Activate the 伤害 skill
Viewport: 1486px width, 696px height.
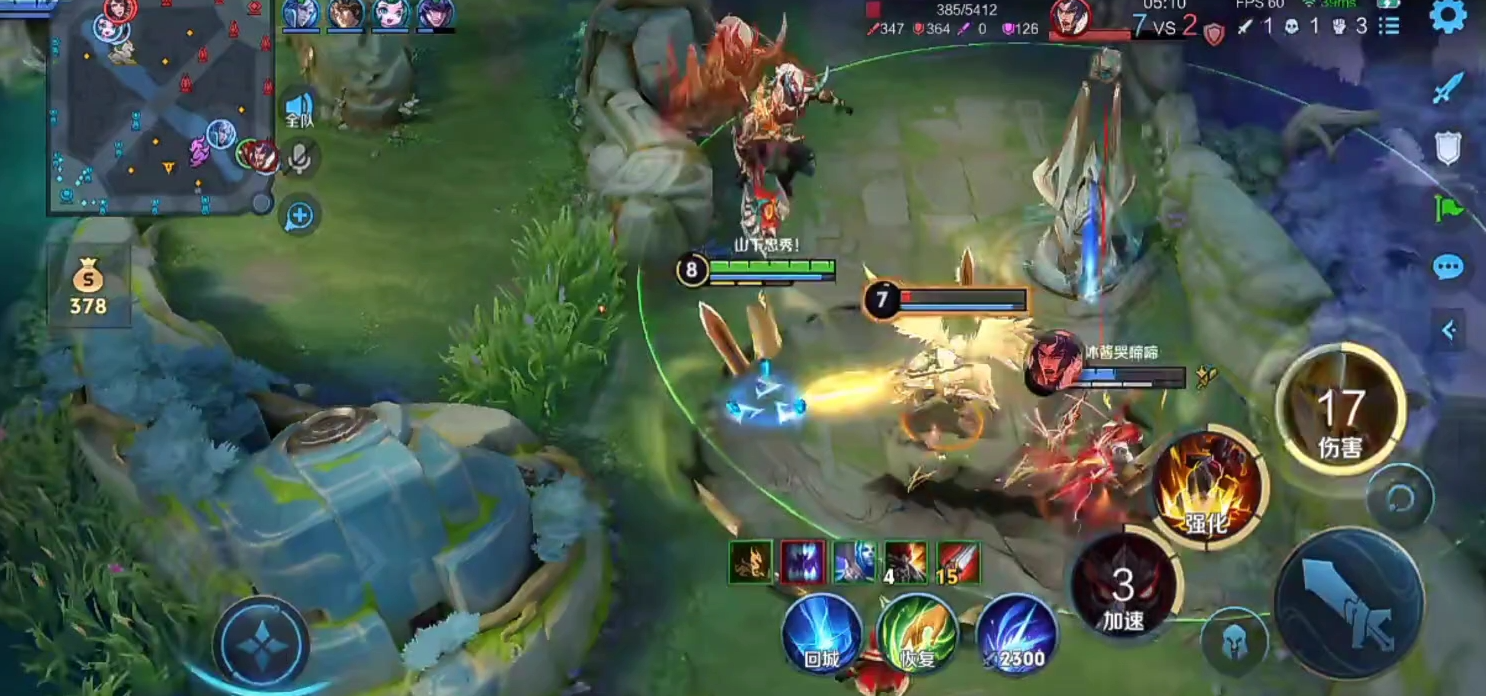(1339, 410)
